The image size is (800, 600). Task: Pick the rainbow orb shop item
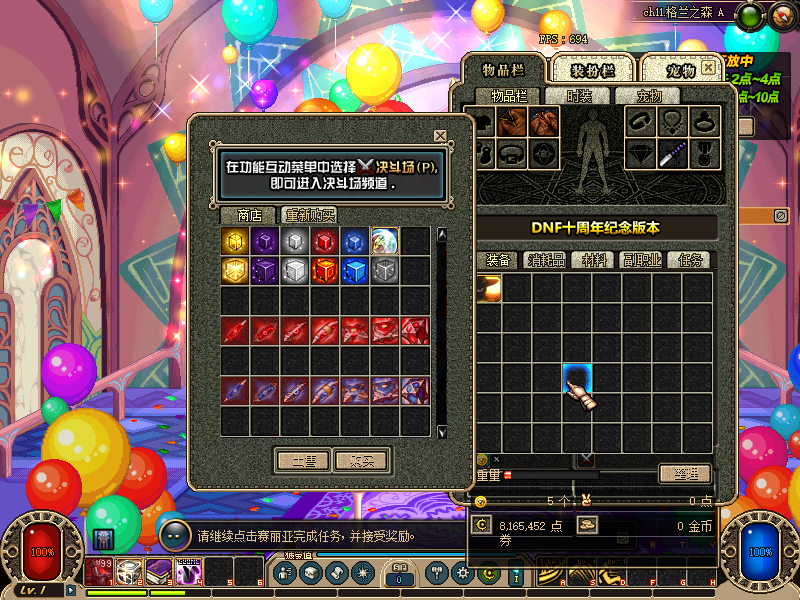point(385,241)
